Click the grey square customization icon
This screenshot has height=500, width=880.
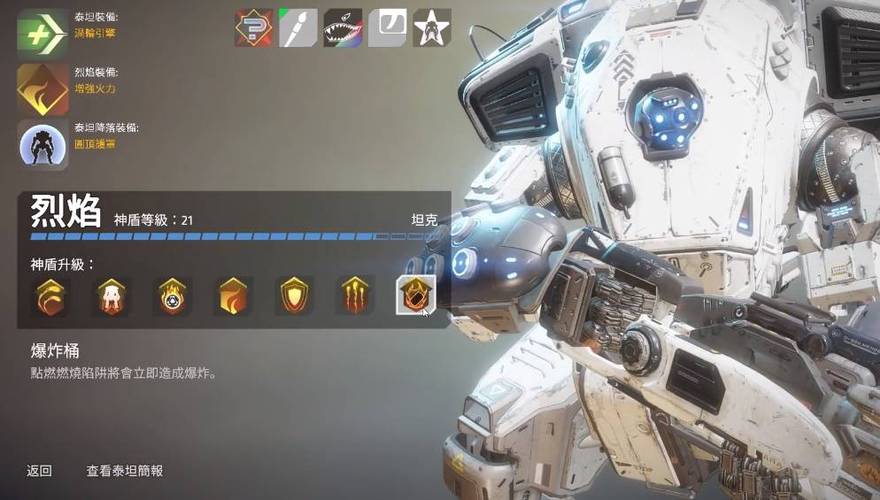point(387,28)
